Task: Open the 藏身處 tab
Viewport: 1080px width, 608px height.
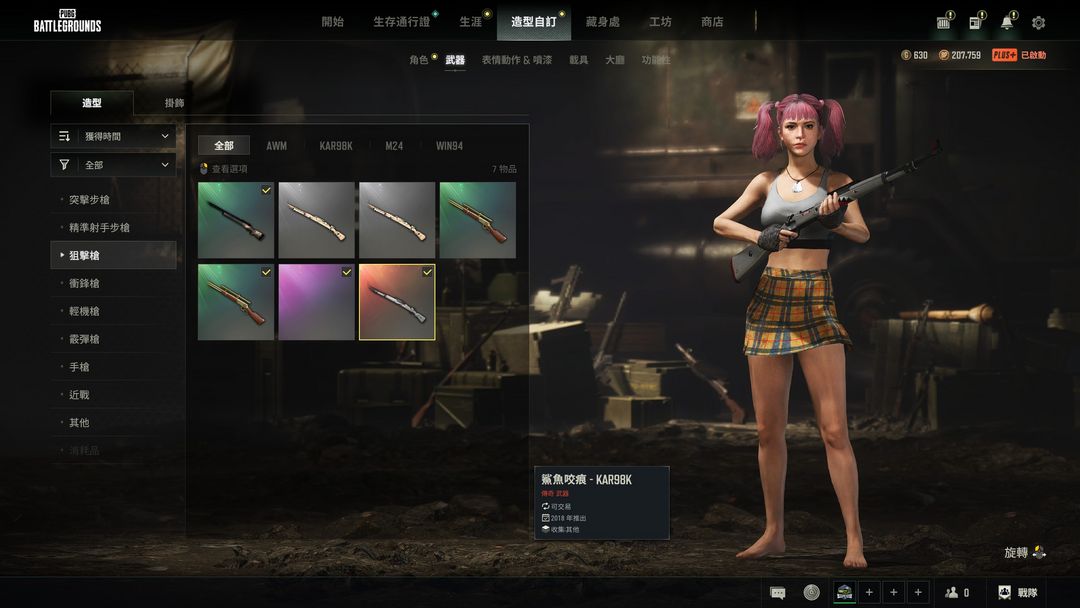Action: [x=602, y=22]
